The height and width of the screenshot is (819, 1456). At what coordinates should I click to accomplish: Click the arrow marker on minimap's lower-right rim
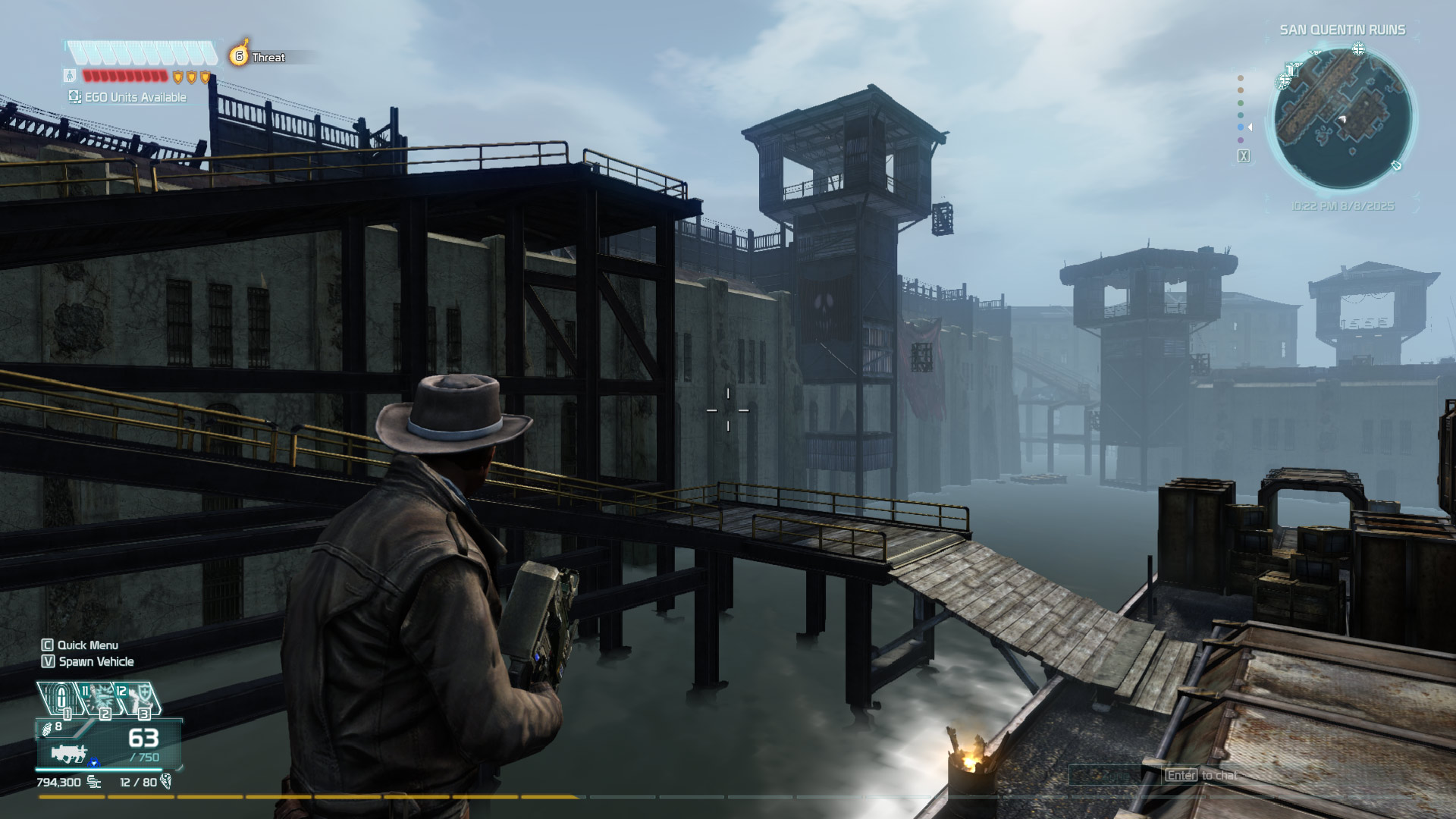[1396, 165]
